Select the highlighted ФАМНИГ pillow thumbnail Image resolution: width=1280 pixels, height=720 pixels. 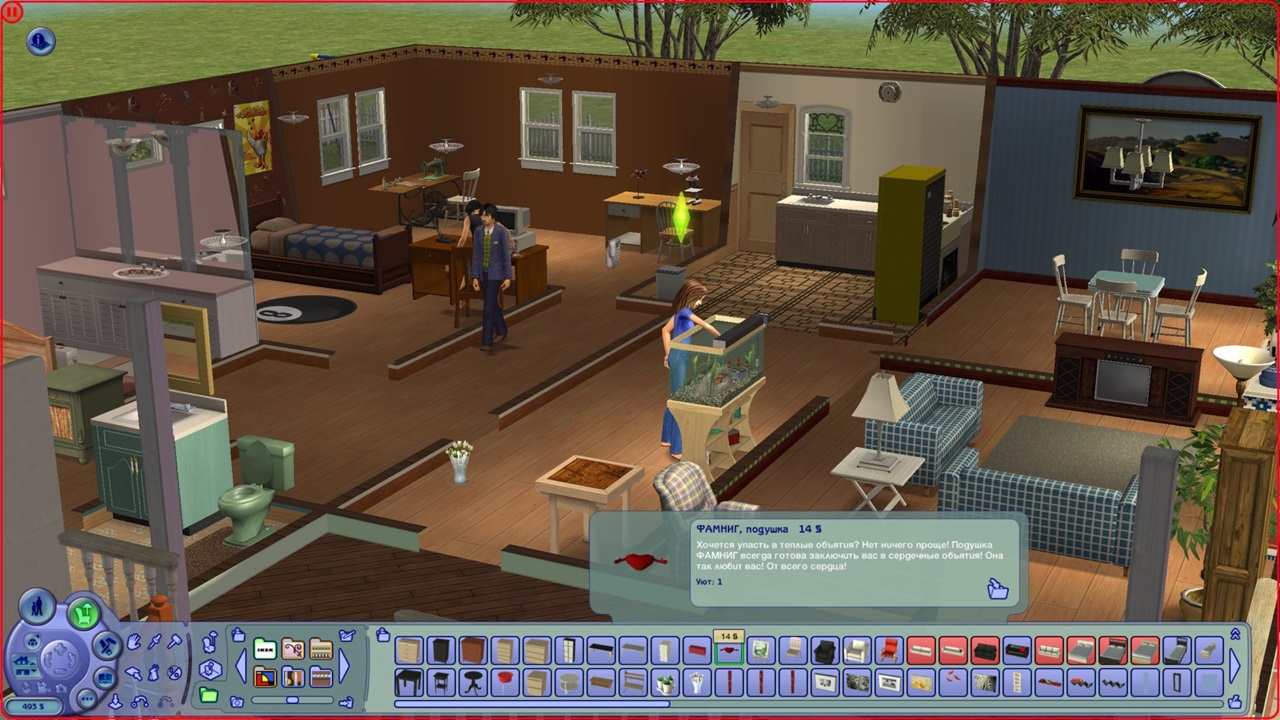point(728,651)
